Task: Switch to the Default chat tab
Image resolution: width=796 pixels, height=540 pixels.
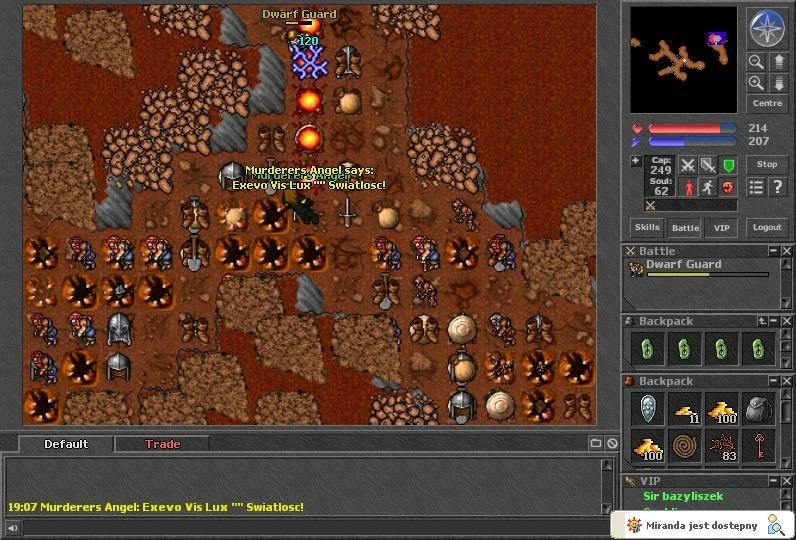Action: pyautogui.click(x=66, y=444)
